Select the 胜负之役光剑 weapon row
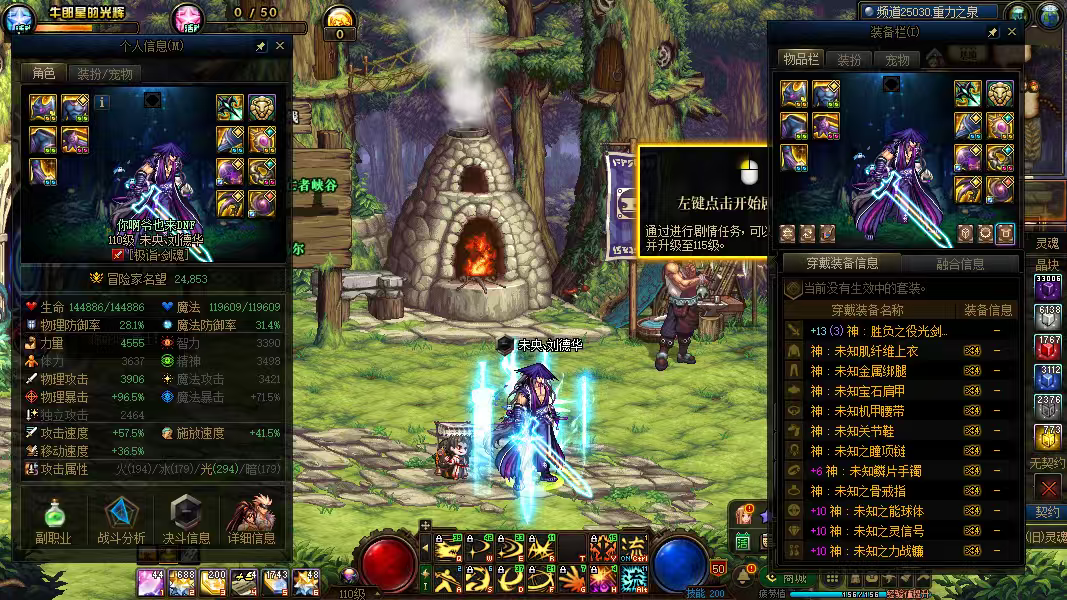The height and width of the screenshot is (600, 1067). pos(880,331)
